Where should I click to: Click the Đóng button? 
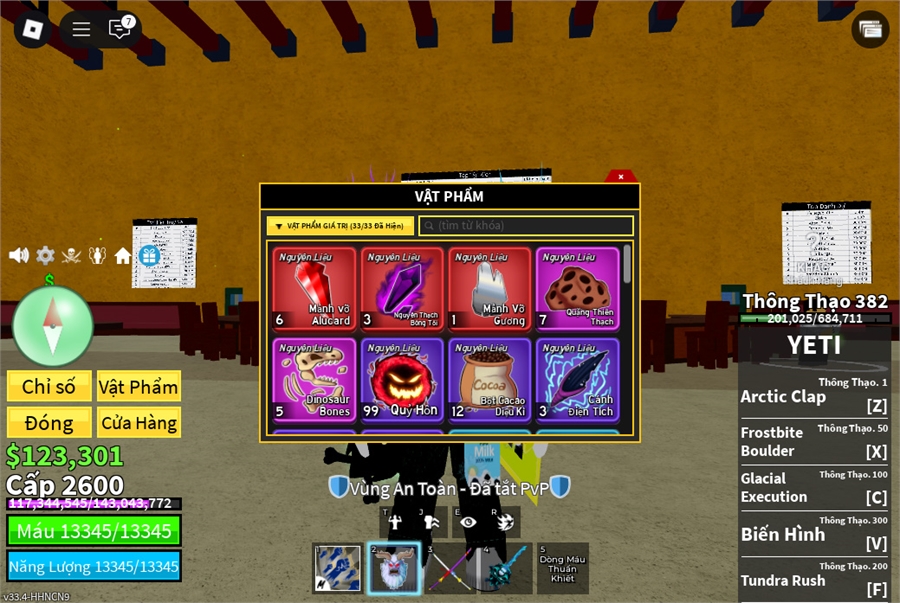click(49, 423)
